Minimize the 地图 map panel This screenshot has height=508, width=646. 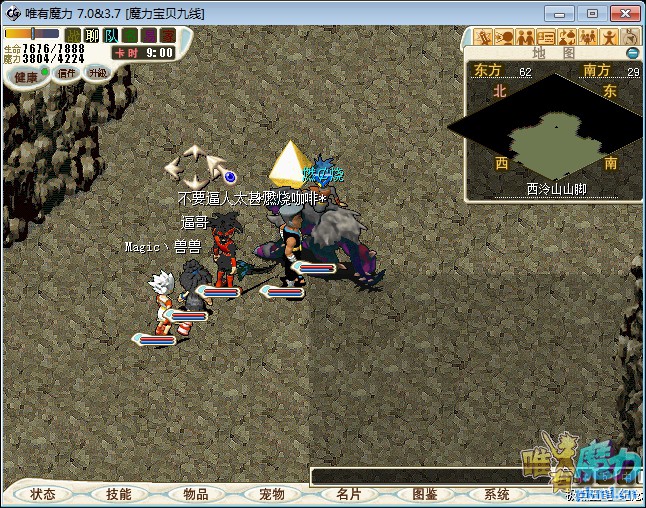(x=632, y=52)
